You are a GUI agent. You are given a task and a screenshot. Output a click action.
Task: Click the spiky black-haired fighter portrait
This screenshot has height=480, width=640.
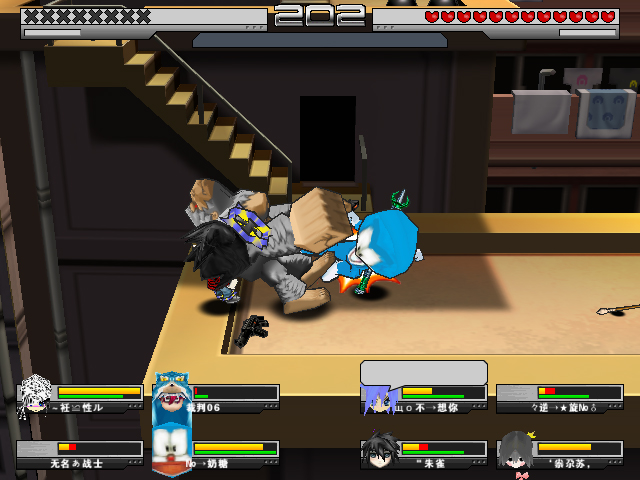coord(379,450)
